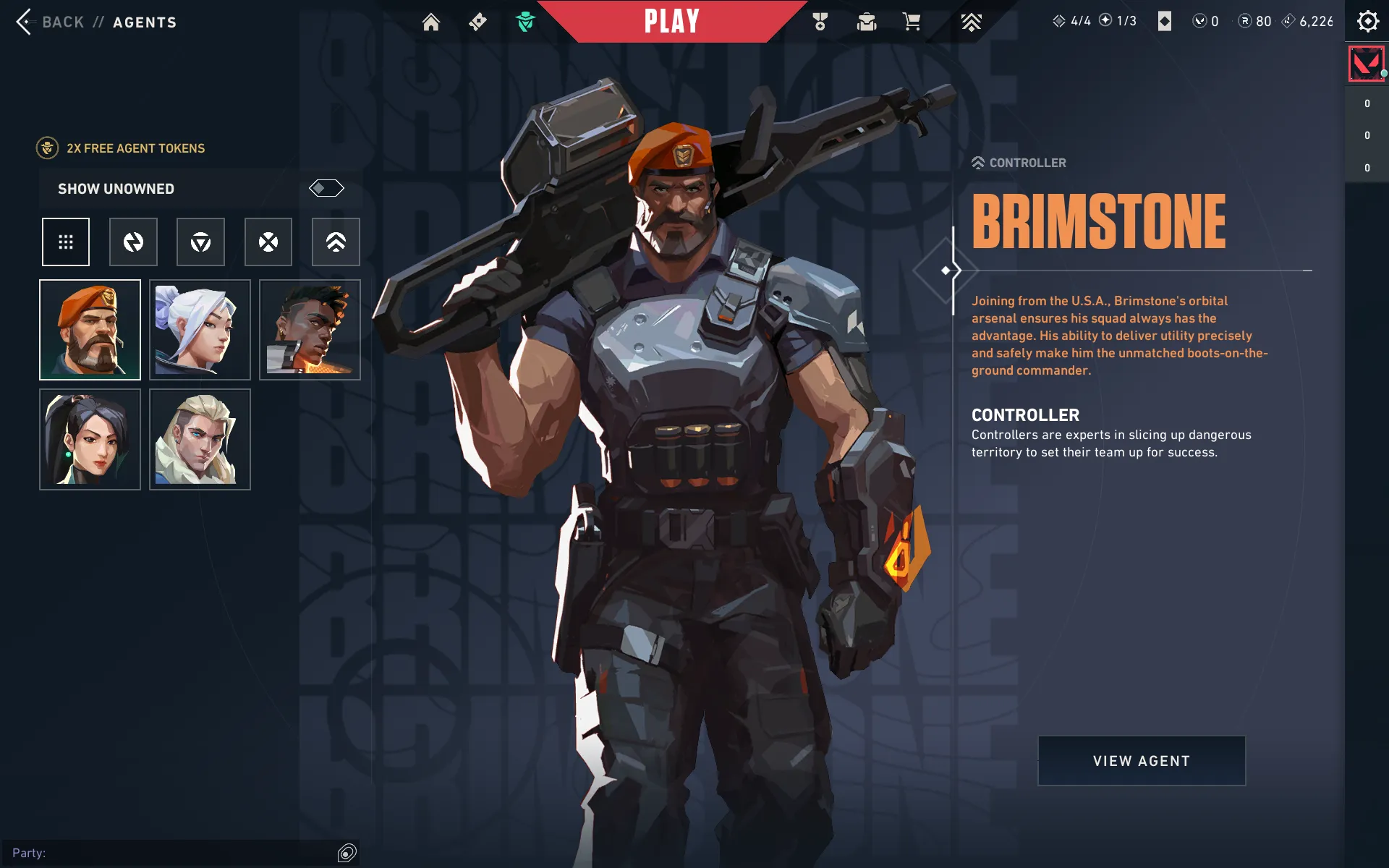Open the Battlepass icon in top bar
Viewport: 1389px width, 868px height.
[x=477, y=22]
